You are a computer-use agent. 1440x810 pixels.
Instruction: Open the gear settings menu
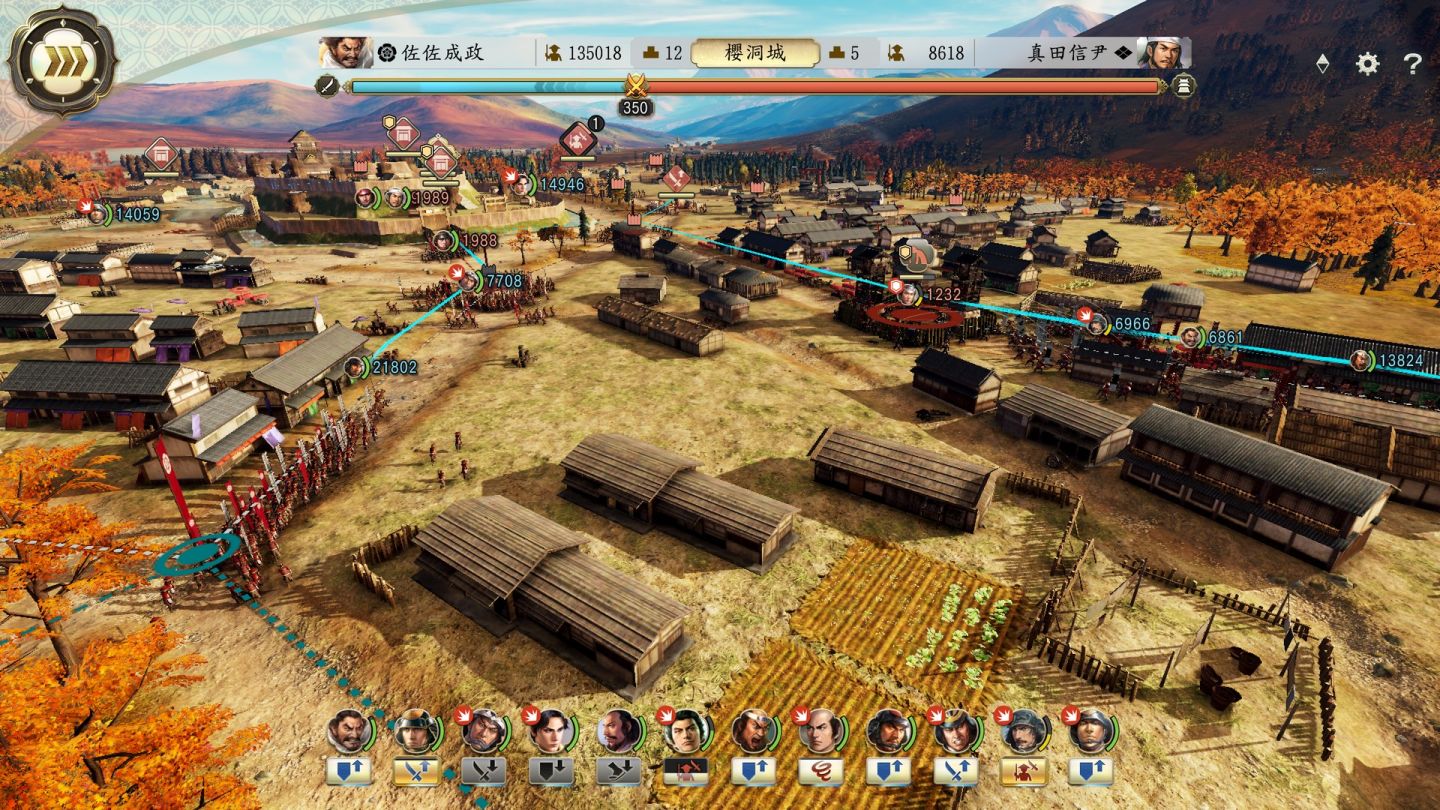tap(1367, 64)
